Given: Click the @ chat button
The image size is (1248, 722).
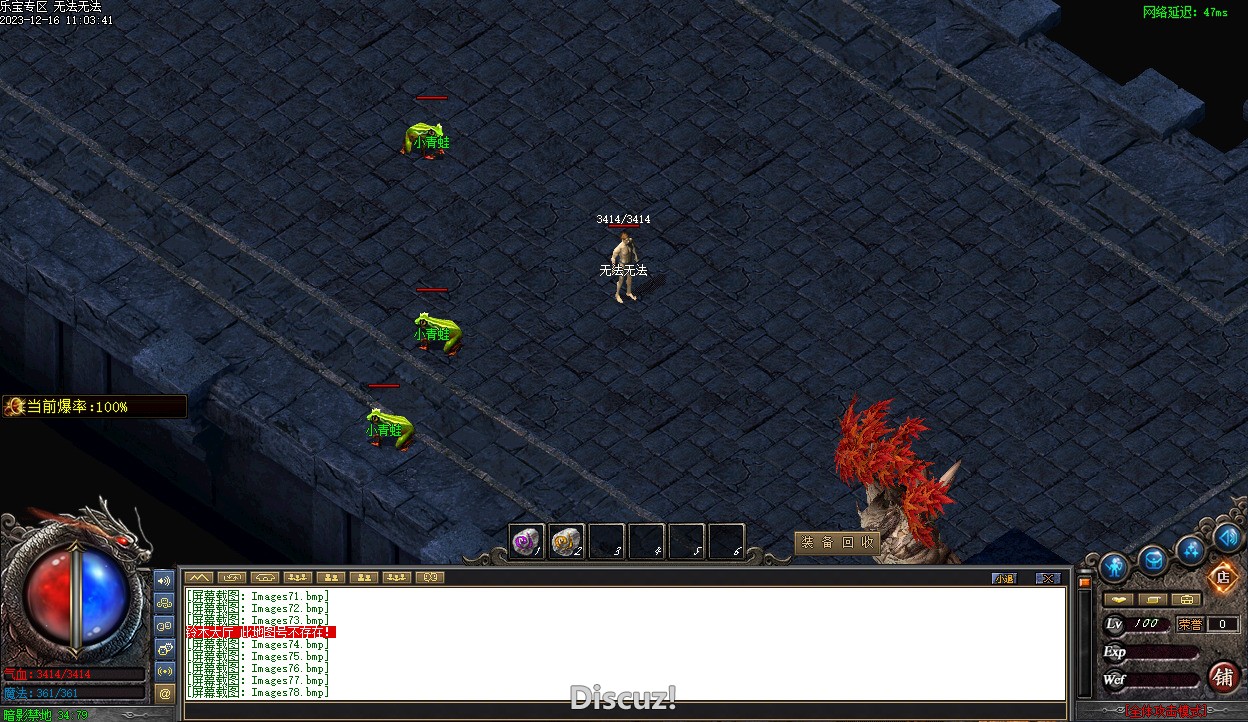Looking at the screenshot, I should [165, 692].
